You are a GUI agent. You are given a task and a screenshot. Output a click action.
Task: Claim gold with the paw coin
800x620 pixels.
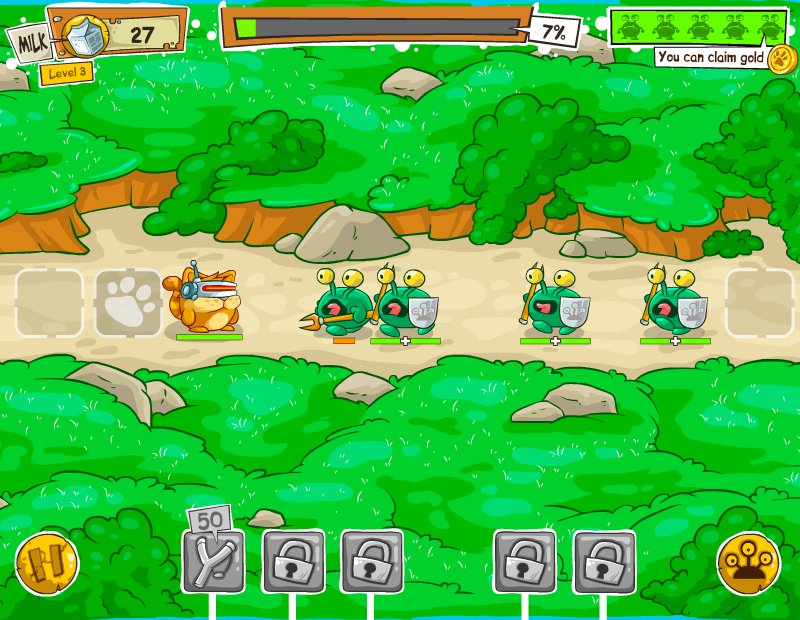(781, 58)
